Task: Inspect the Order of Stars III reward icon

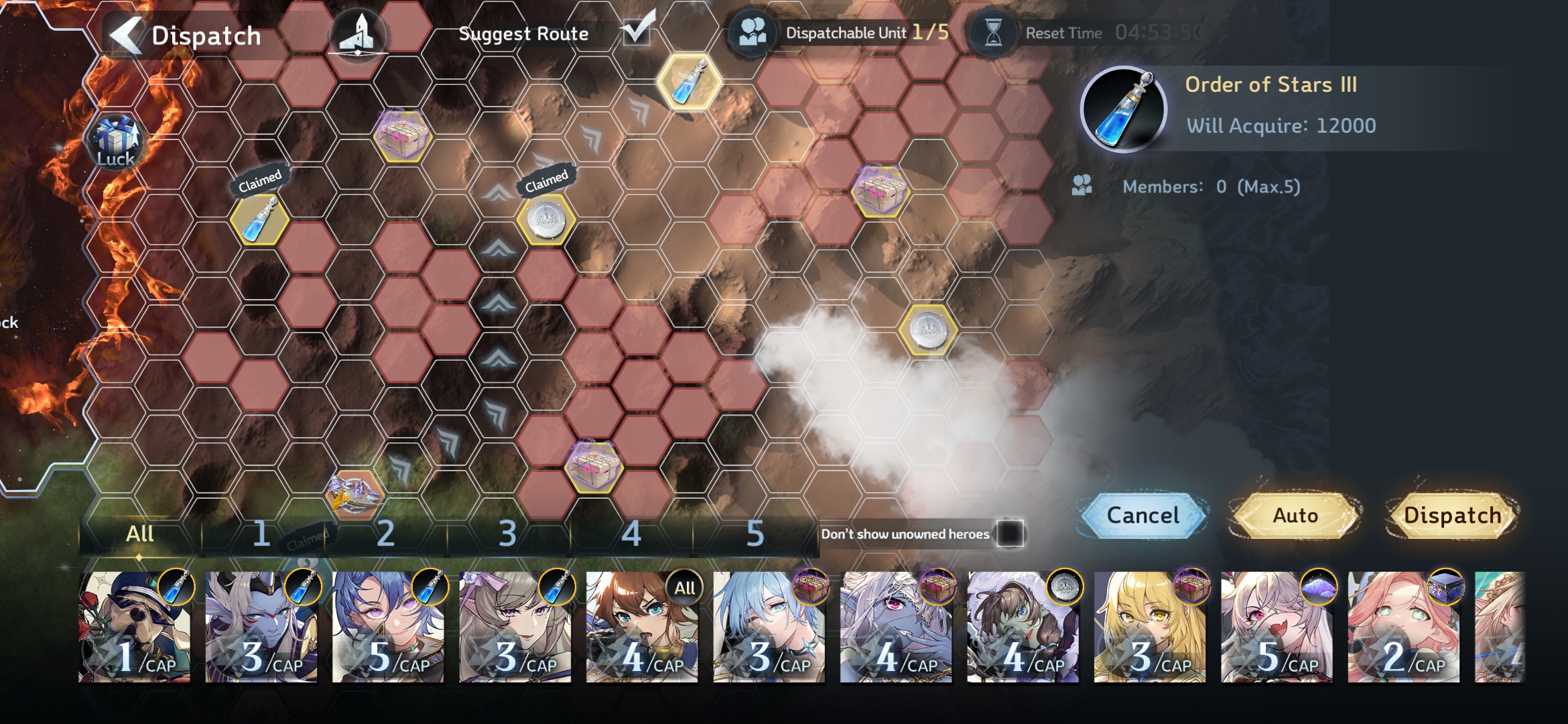Action: click(1124, 109)
